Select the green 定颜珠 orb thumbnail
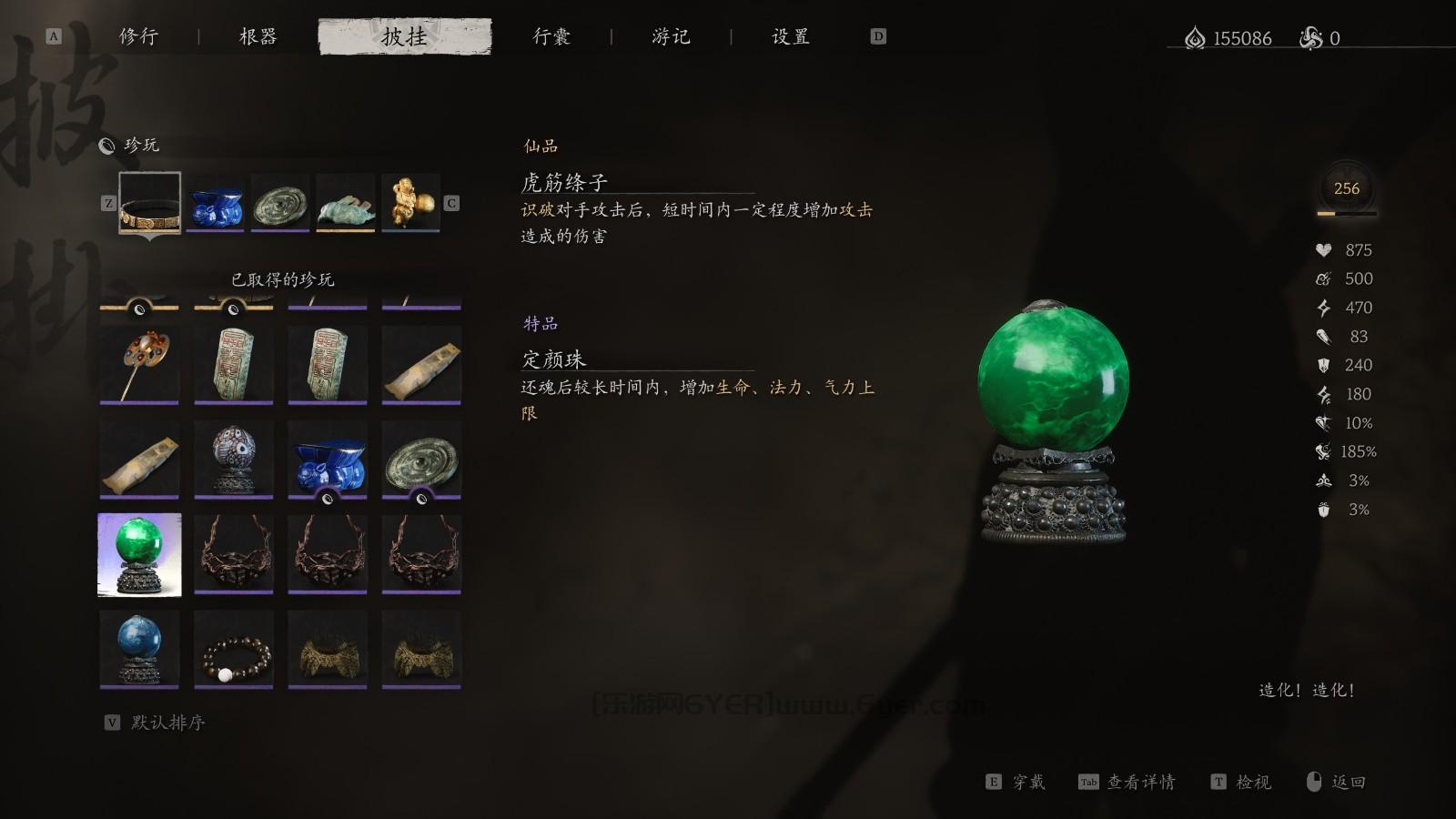 coord(138,553)
